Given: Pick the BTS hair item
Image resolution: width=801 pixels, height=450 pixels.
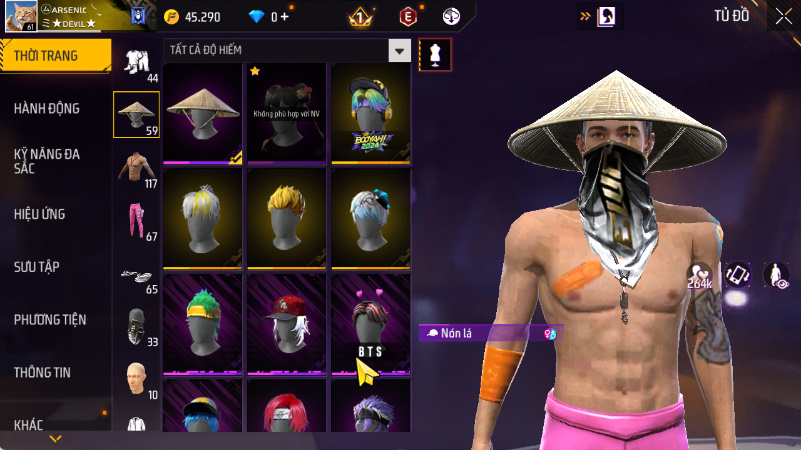Looking at the screenshot, I should [x=370, y=320].
